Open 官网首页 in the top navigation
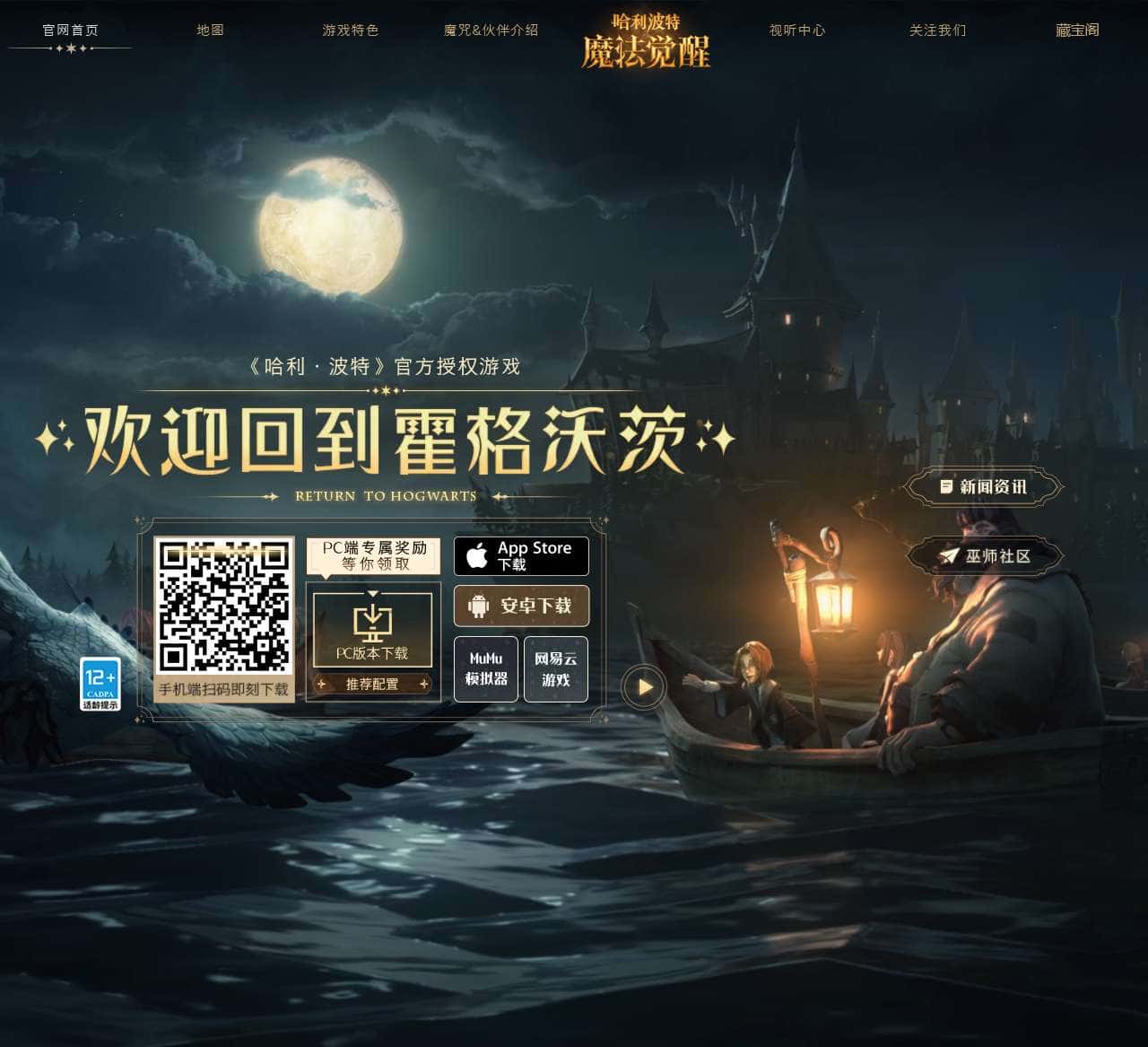The image size is (1148, 1047). pyautogui.click(x=69, y=29)
